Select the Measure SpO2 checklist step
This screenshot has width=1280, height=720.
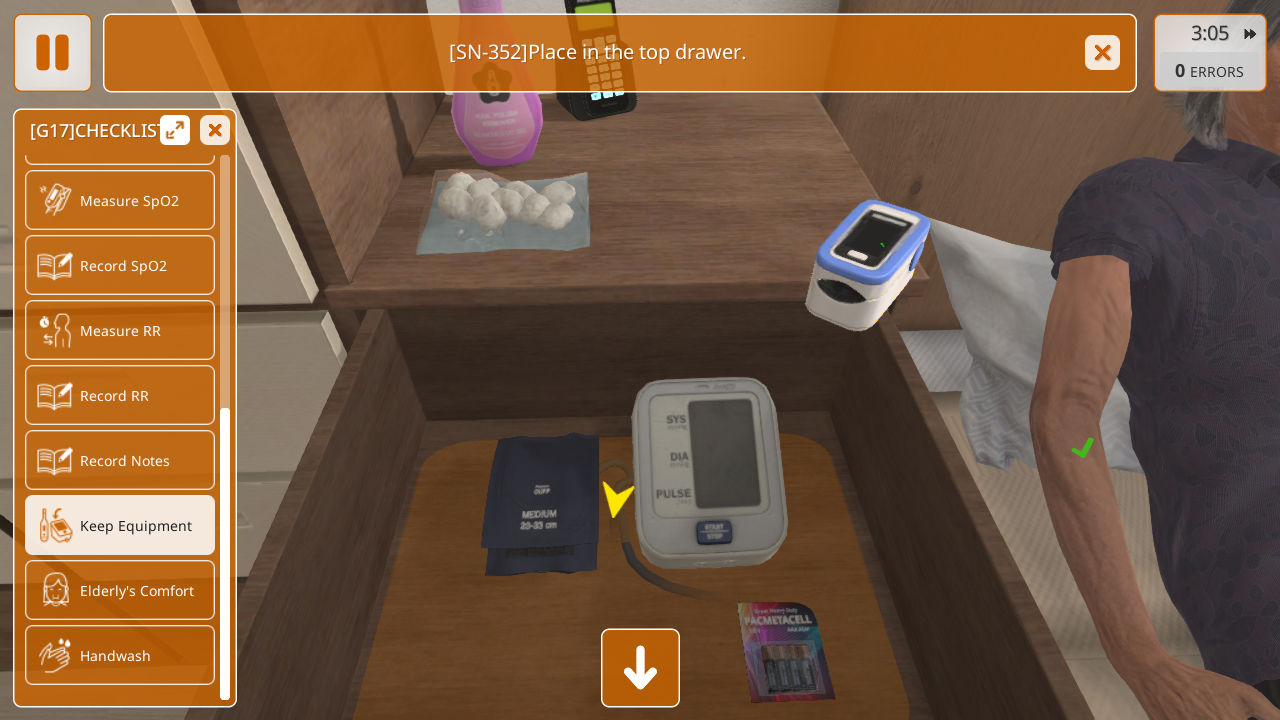(120, 200)
